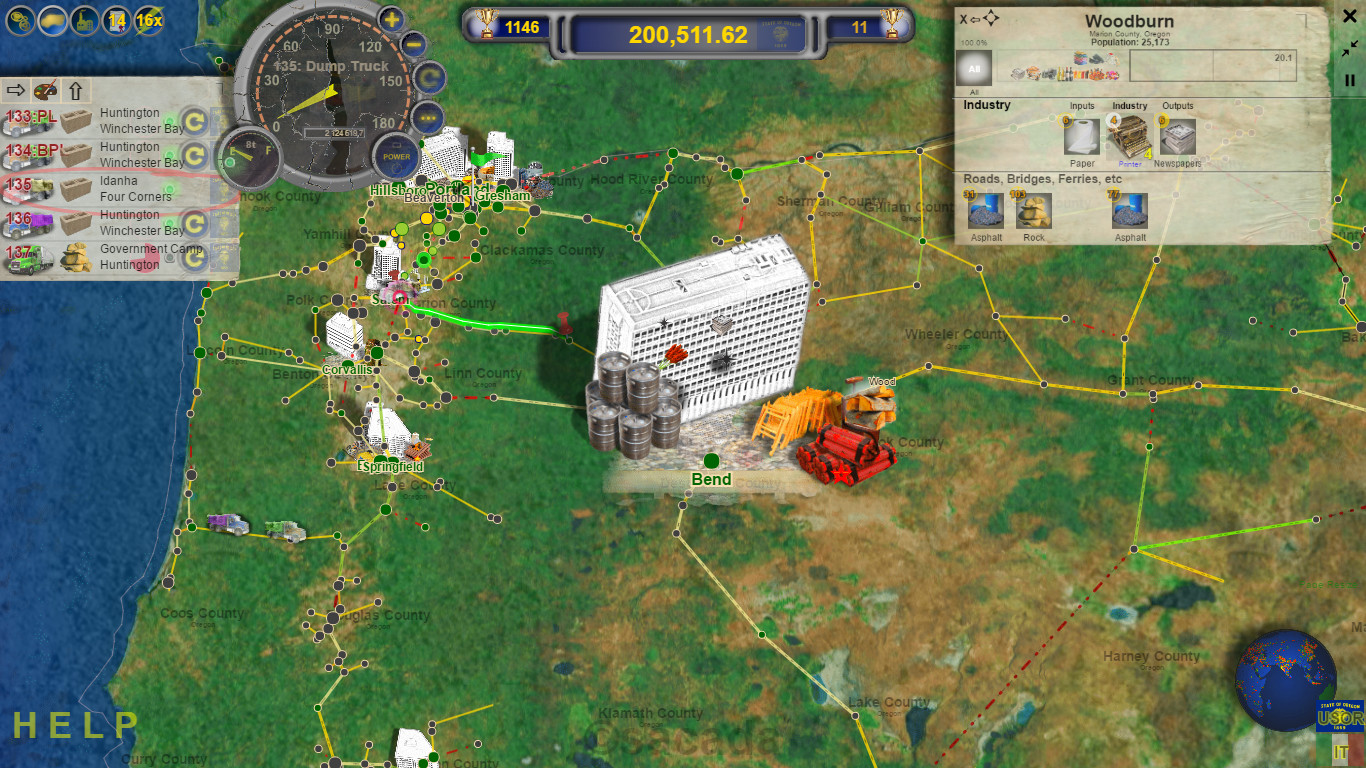Select the paint palette icon above the truck list
The image size is (1366, 768).
(x=43, y=90)
